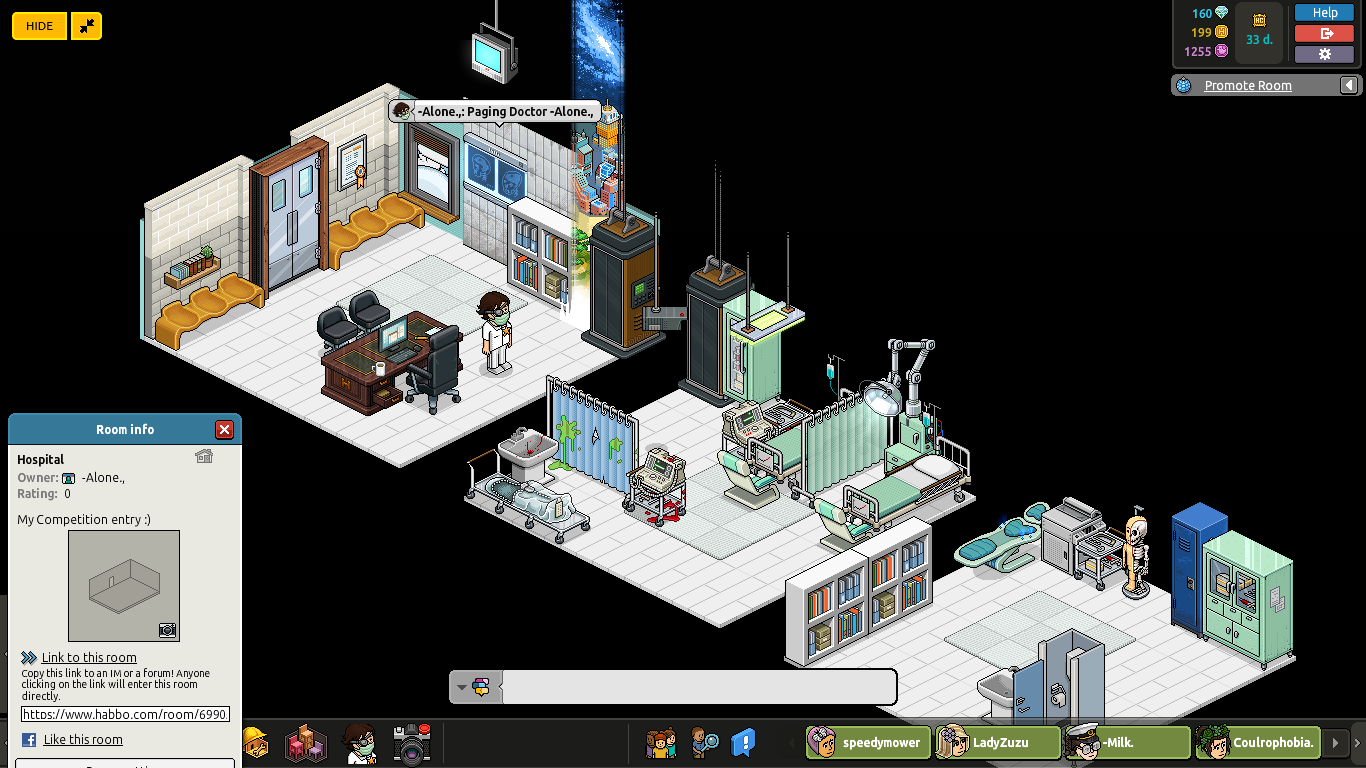
Task: Toggle fullscreen with the yellow arrows icon
Action: click(85, 26)
